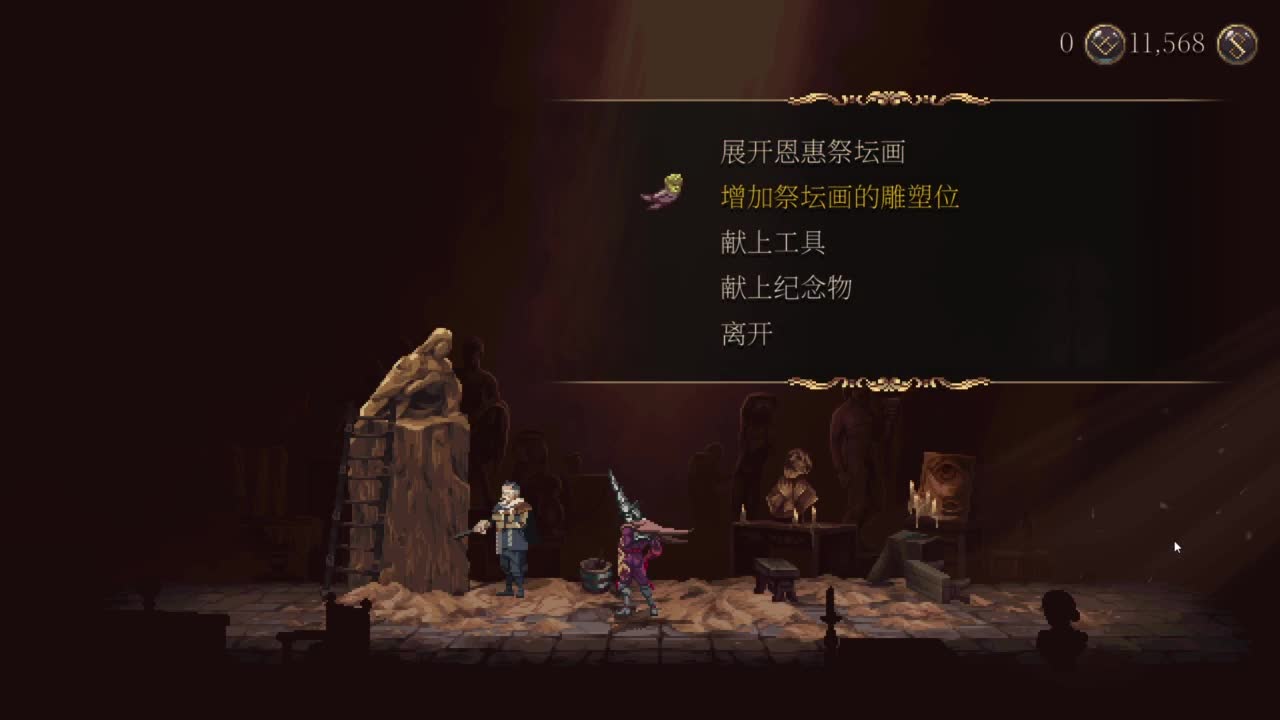Image resolution: width=1280 pixels, height=720 pixels.
Task: Choose 献上工具 to offer a tool
Action: [772, 243]
